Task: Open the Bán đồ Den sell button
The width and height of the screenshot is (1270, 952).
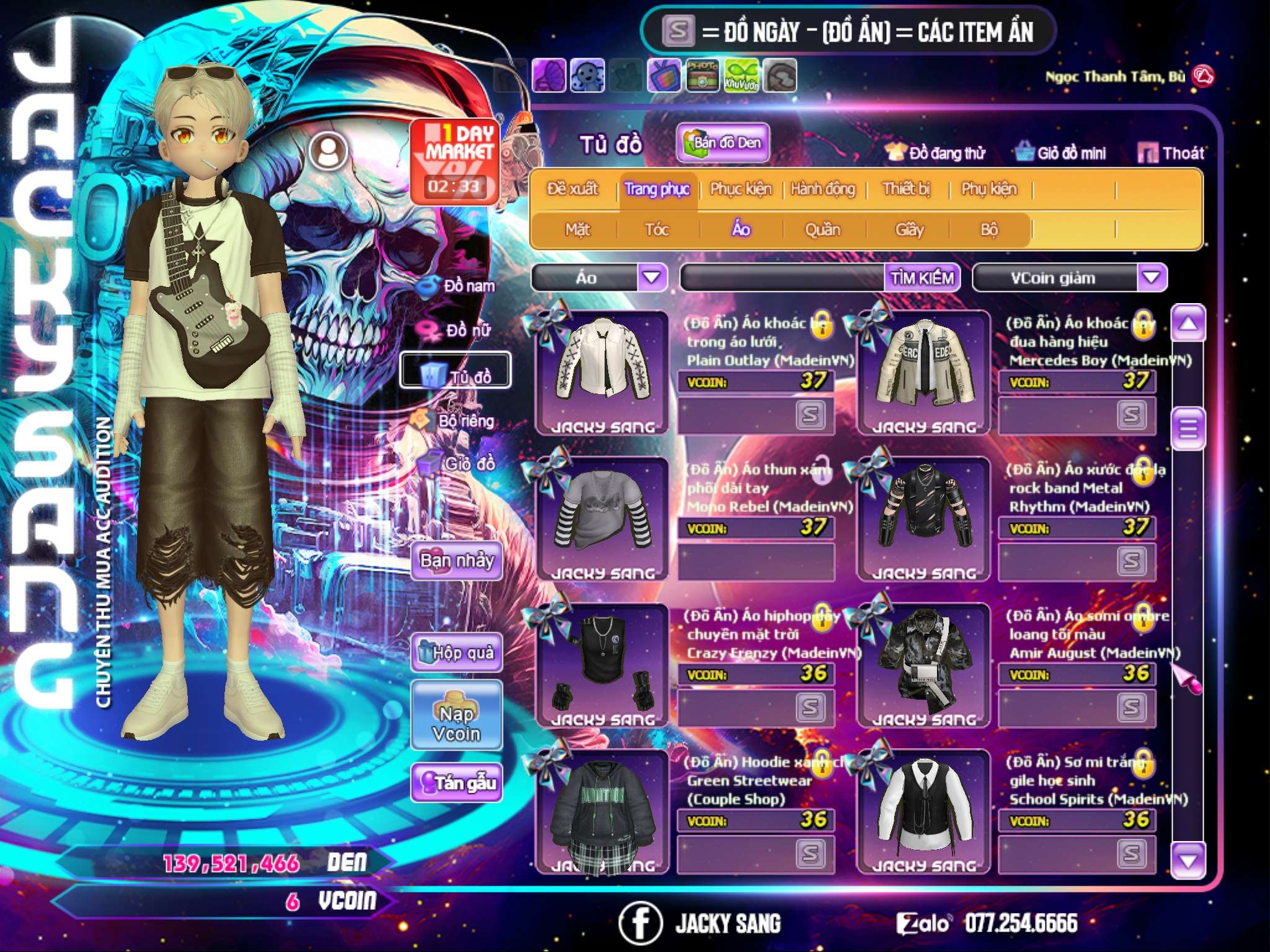Action: click(723, 143)
